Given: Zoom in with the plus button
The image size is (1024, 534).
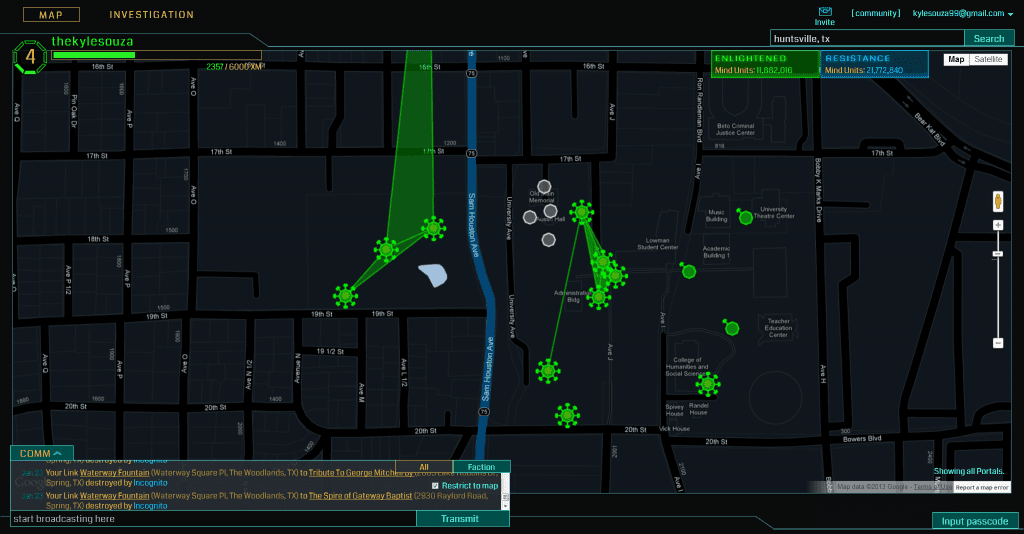Looking at the screenshot, I should pos(997,225).
